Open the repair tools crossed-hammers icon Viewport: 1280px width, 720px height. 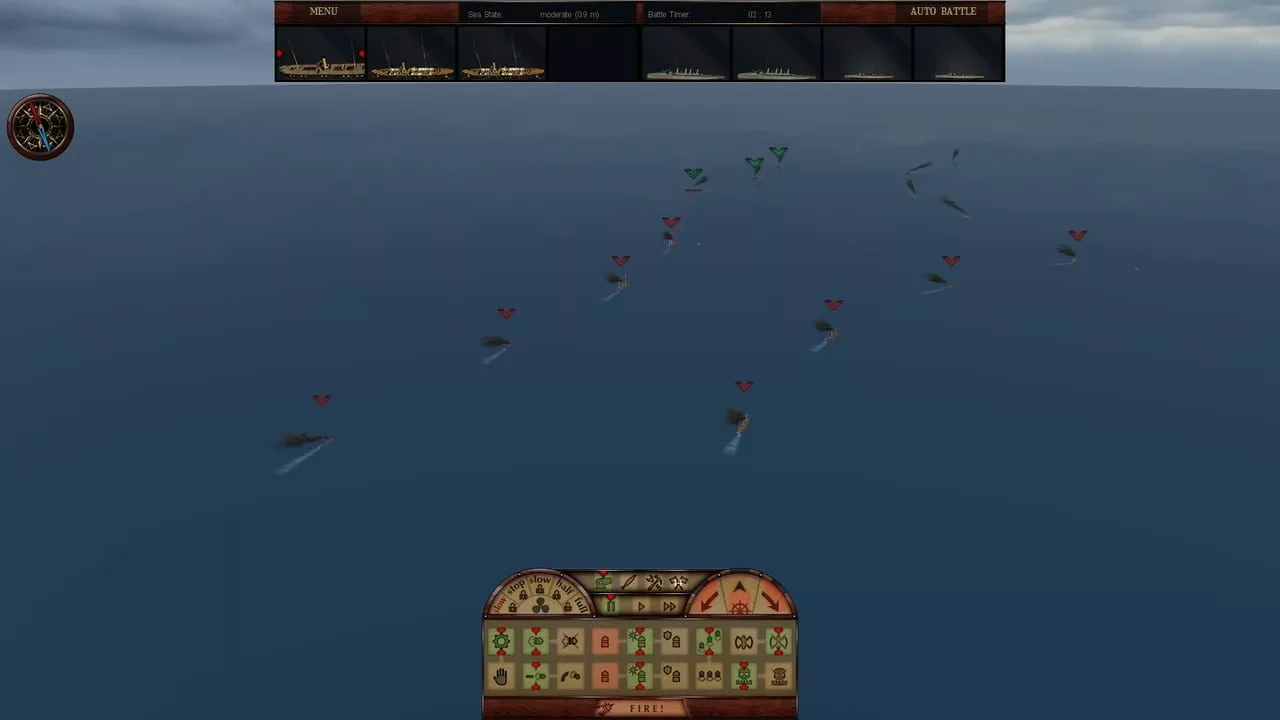[x=653, y=582]
